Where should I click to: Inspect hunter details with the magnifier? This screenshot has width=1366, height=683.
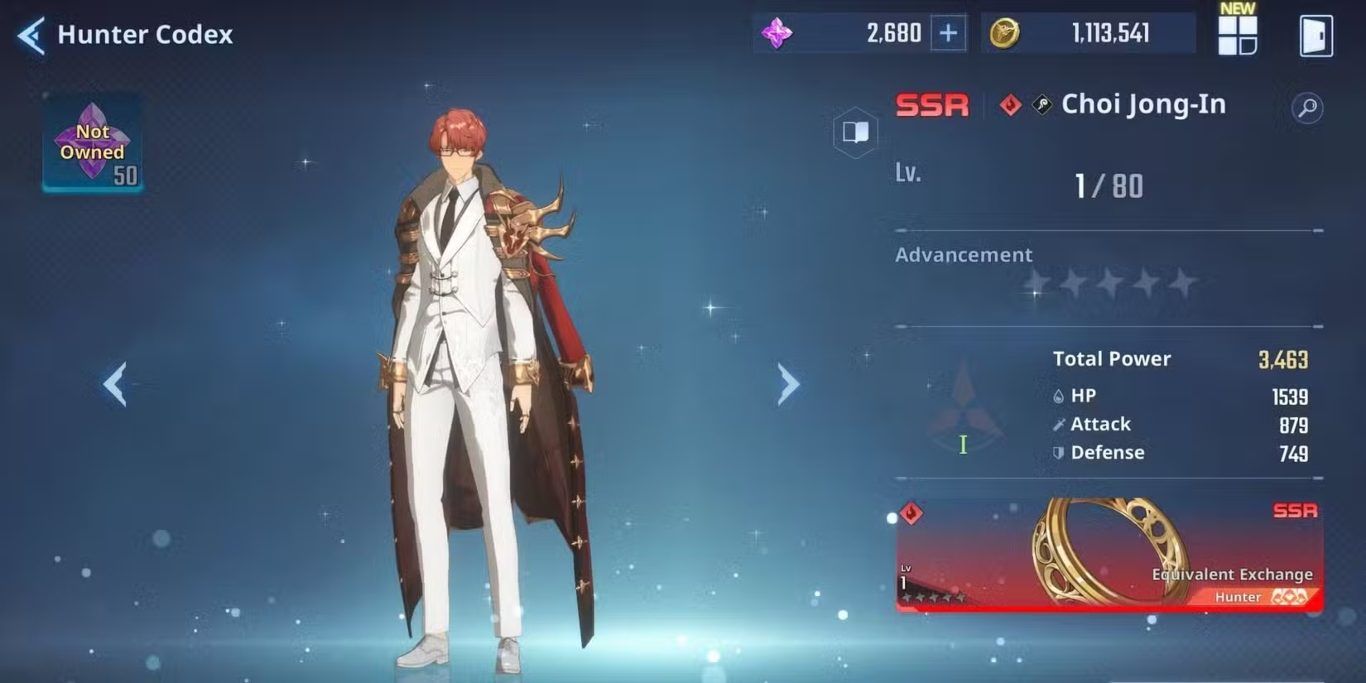tap(1307, 108)
